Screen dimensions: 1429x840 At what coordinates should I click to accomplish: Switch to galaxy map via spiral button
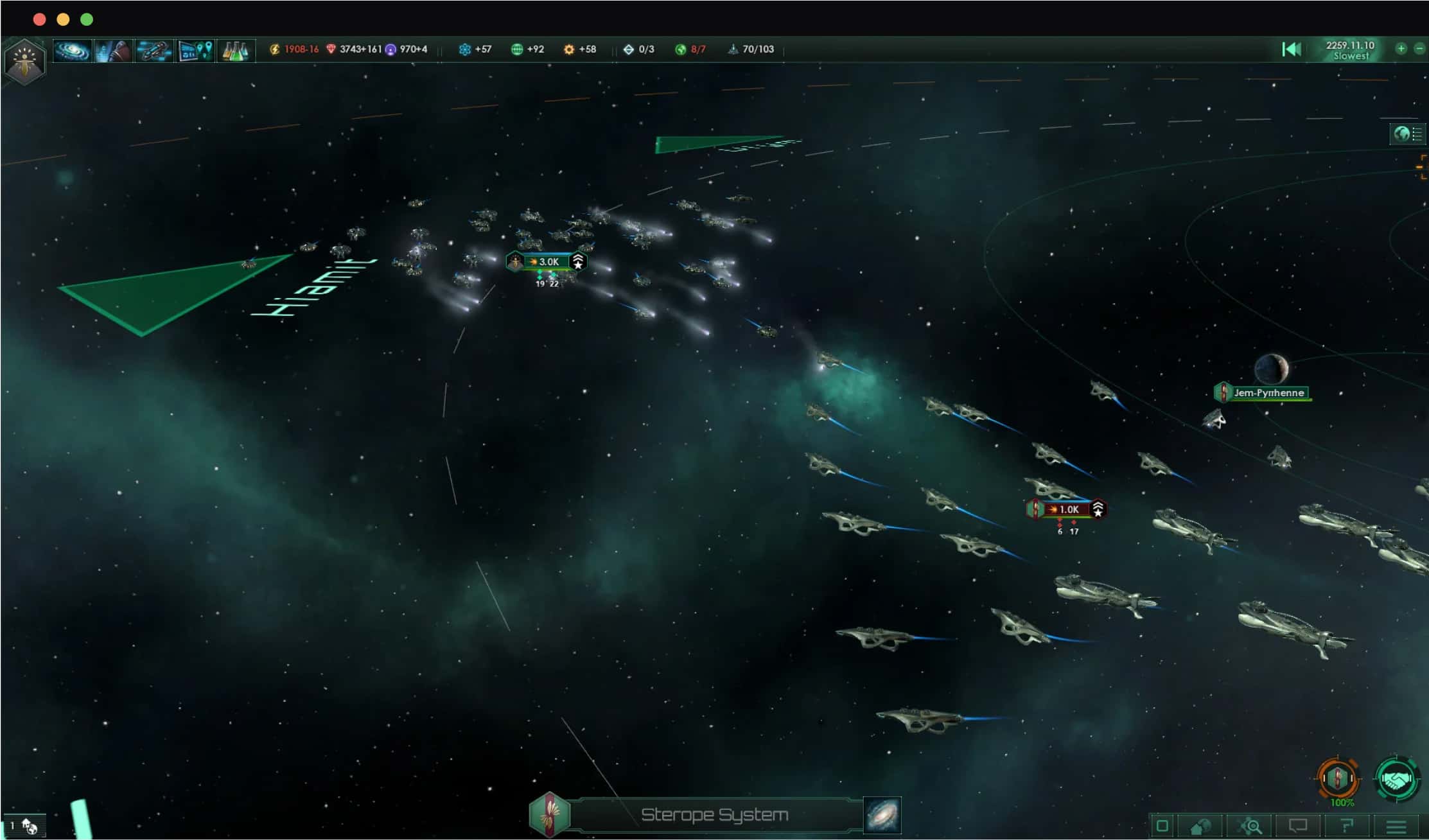tap(882, 814)
